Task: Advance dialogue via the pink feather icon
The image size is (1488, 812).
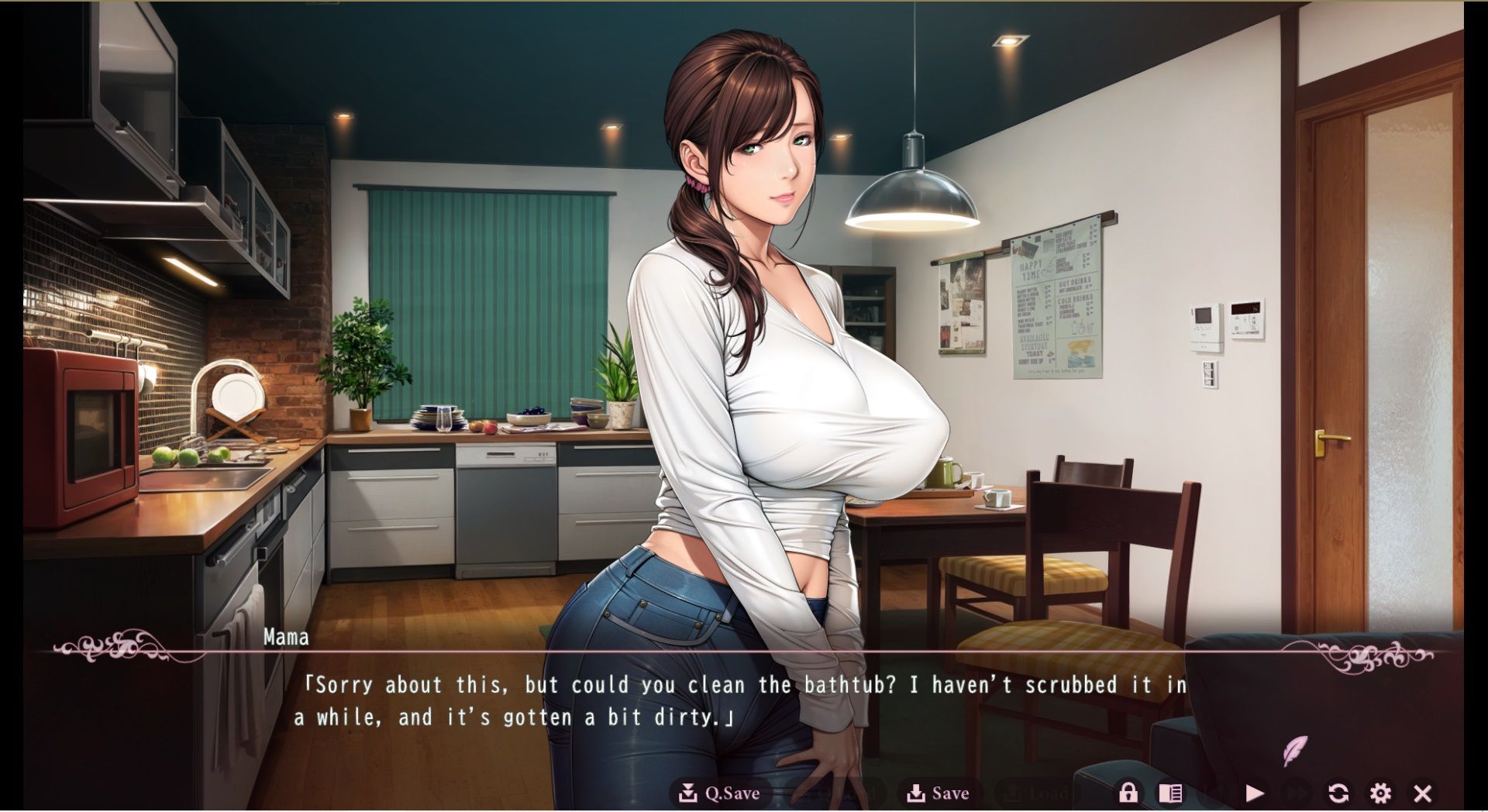Action: (1294, 750)
